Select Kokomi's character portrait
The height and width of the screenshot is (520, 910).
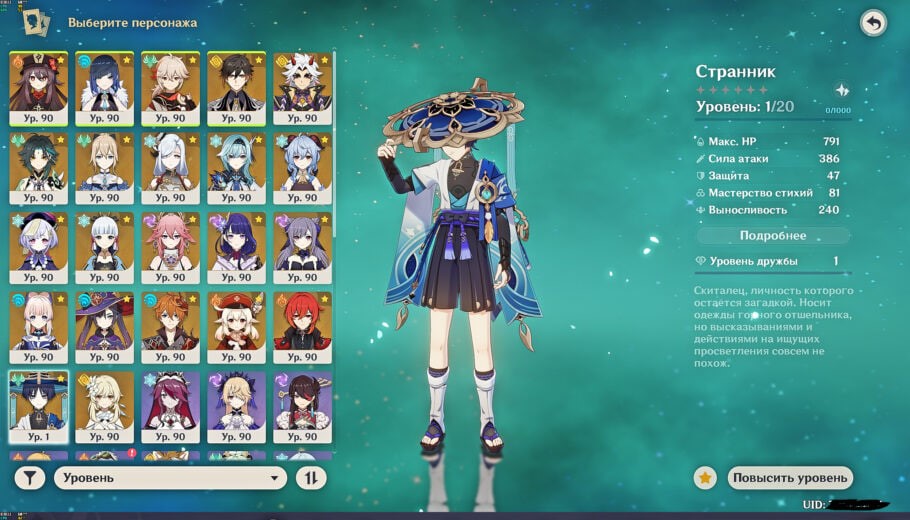point(38,323)
